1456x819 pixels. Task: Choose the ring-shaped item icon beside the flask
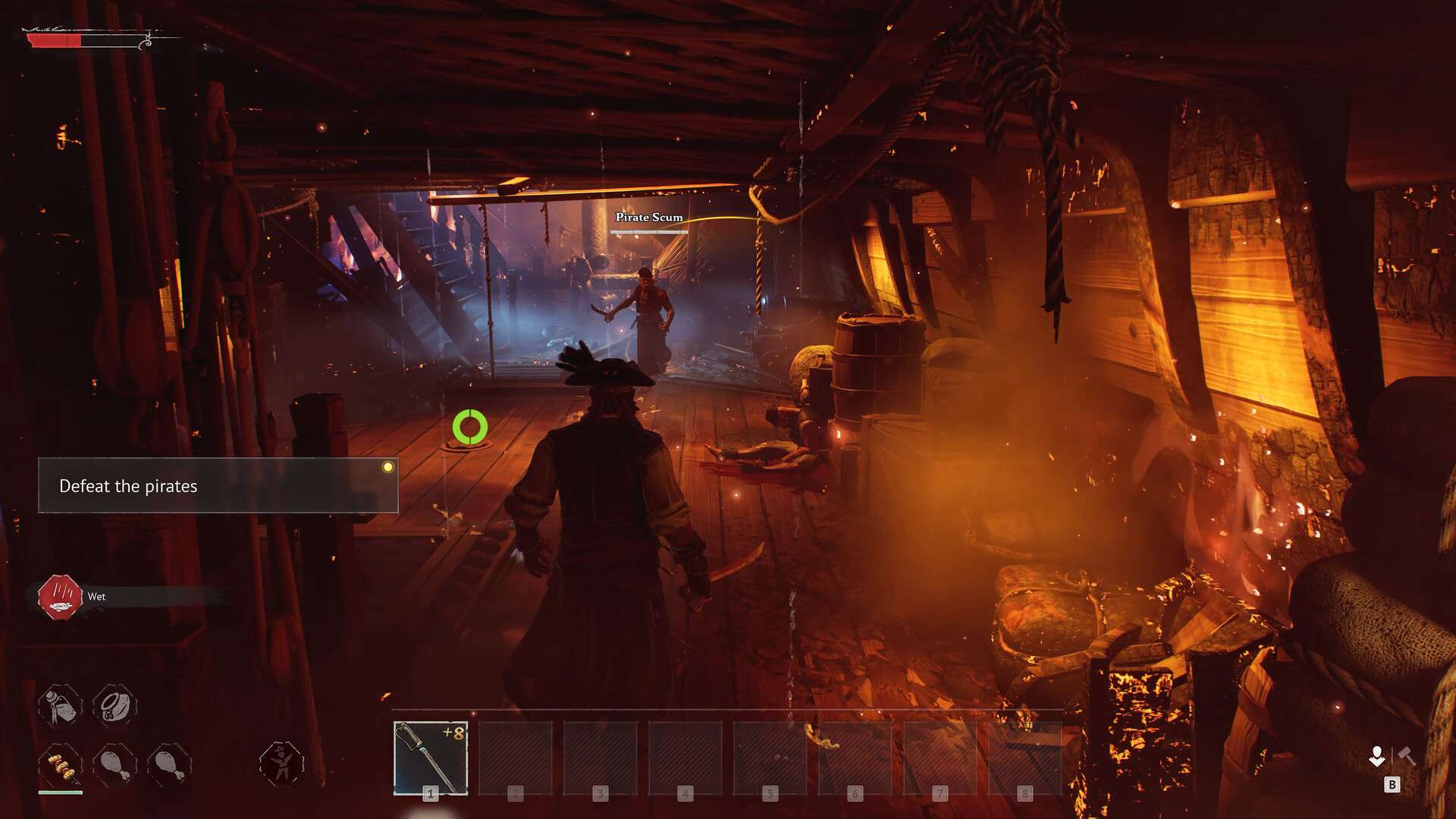tap(115, 705)
